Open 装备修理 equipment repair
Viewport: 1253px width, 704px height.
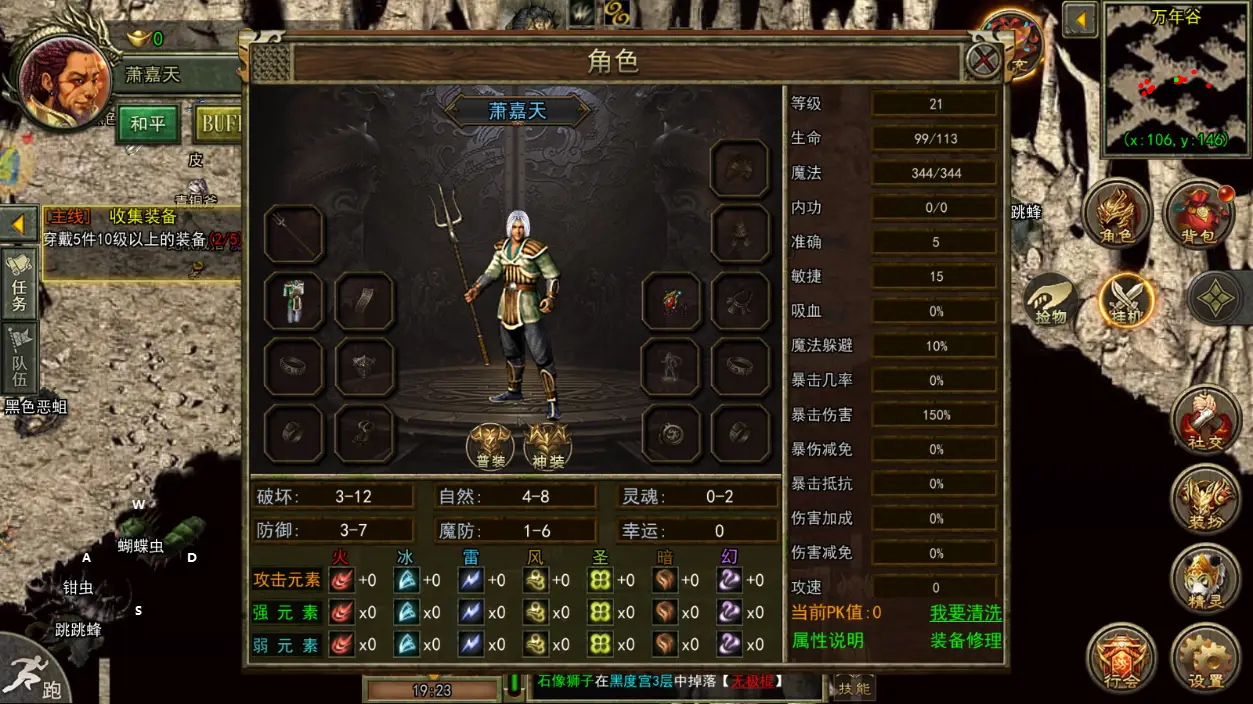(x=965, y=640)
